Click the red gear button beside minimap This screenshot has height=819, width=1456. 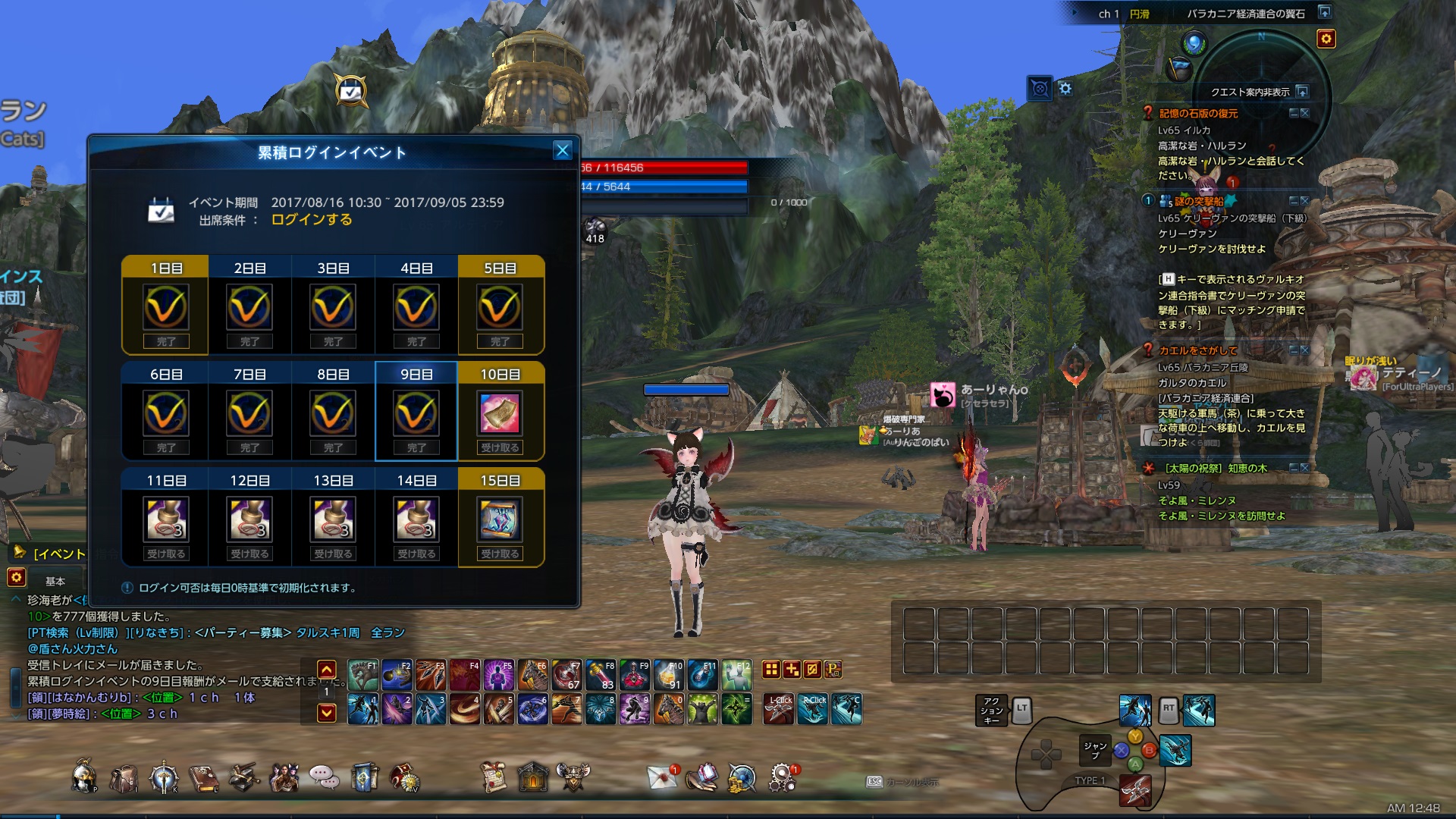(1326, 39)
